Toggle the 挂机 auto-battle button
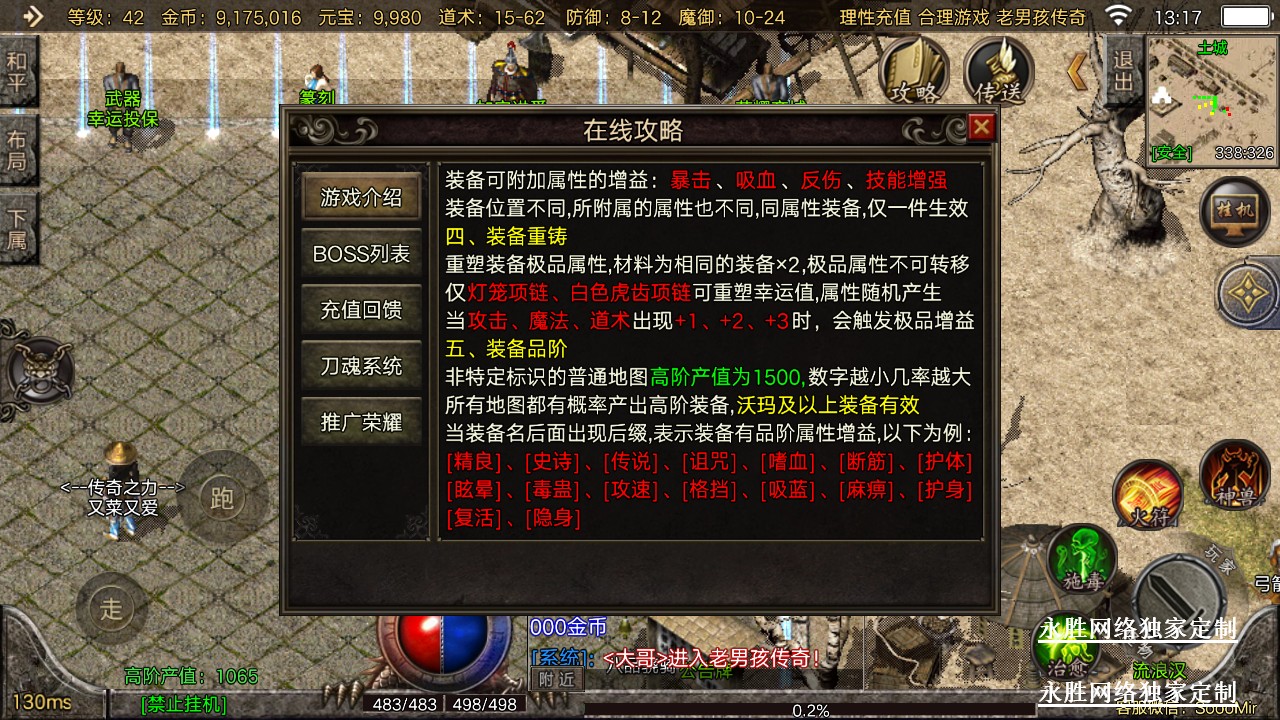 click(1235, 211)
